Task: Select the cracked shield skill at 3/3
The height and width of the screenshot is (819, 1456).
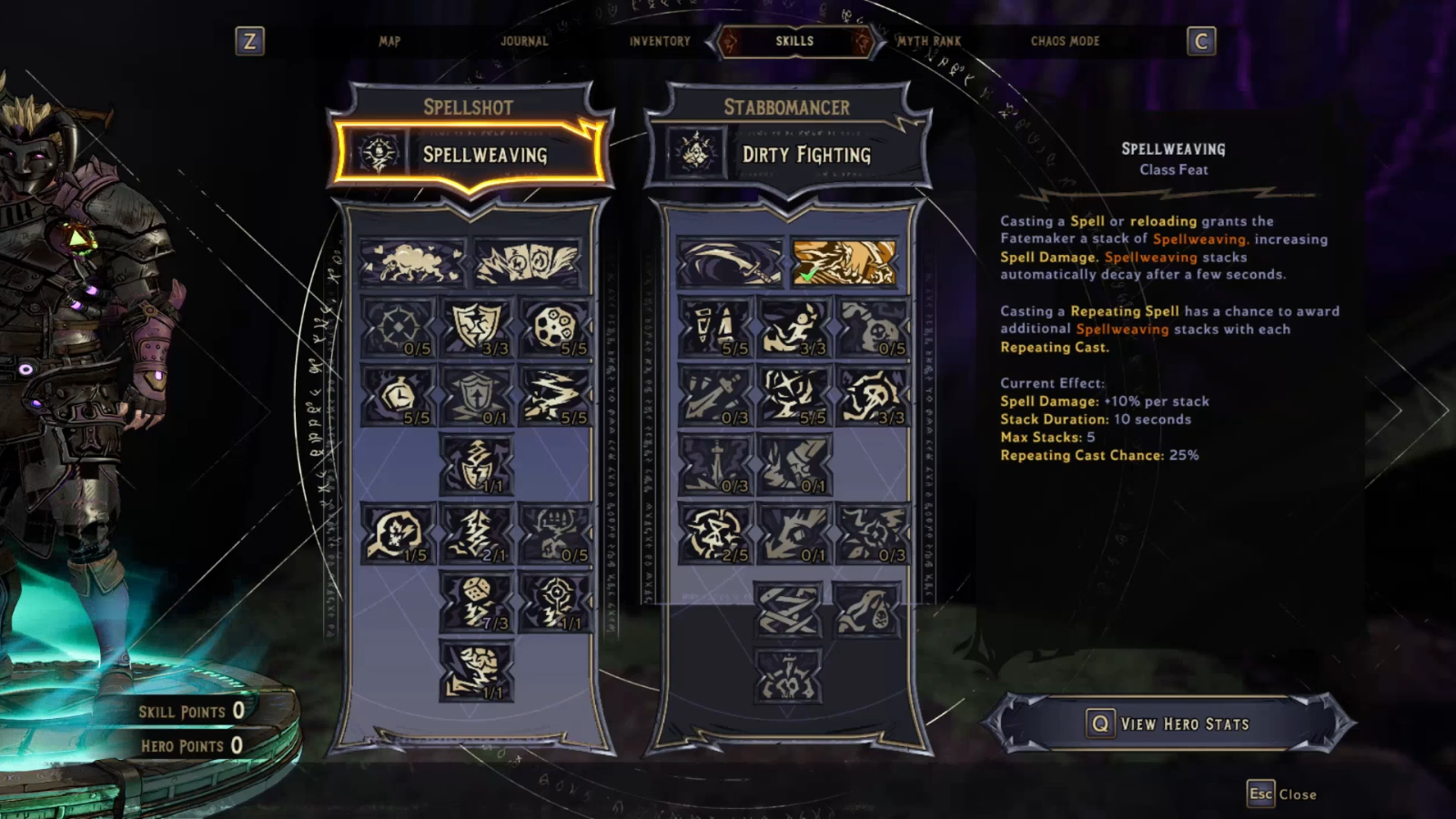Action: click(475, 328)
